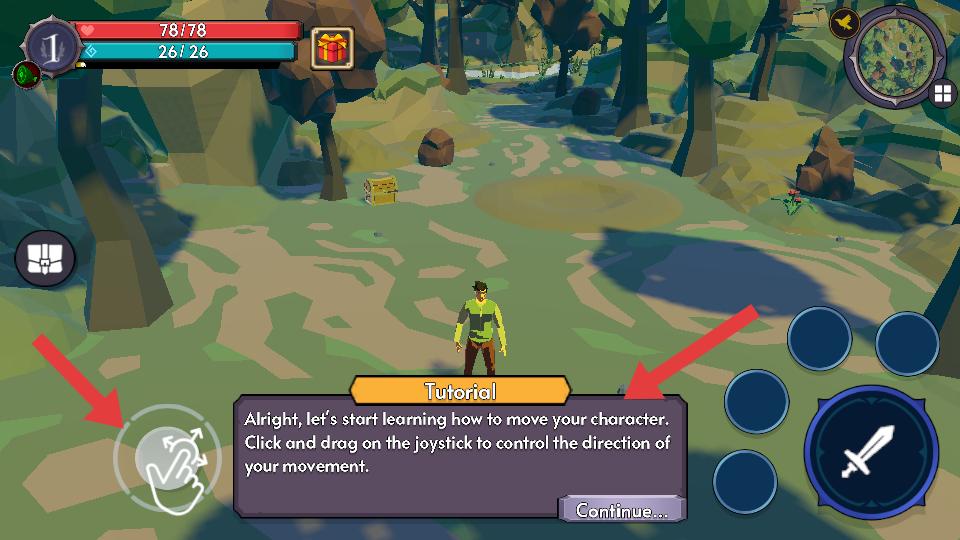Click the small green gem icon

[24, 73]
